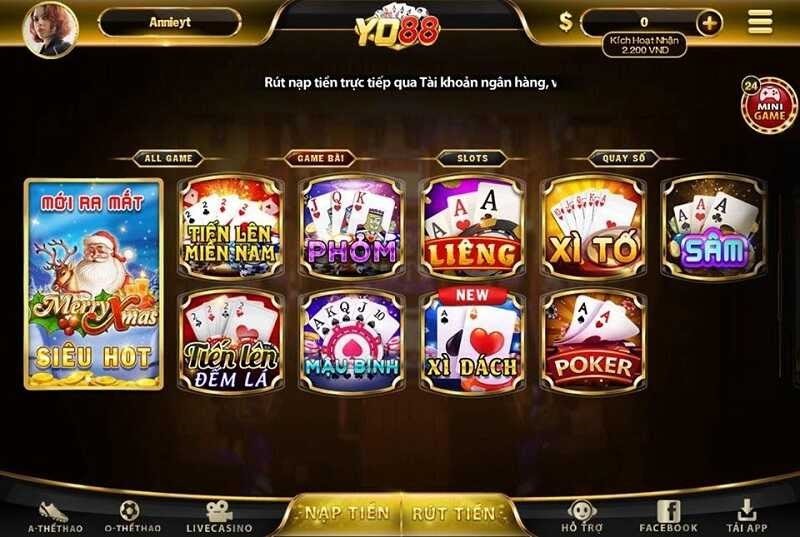This screenshot has height=537, width=800.
Task: Open the hamburger menu
Action: click(760, 22)
